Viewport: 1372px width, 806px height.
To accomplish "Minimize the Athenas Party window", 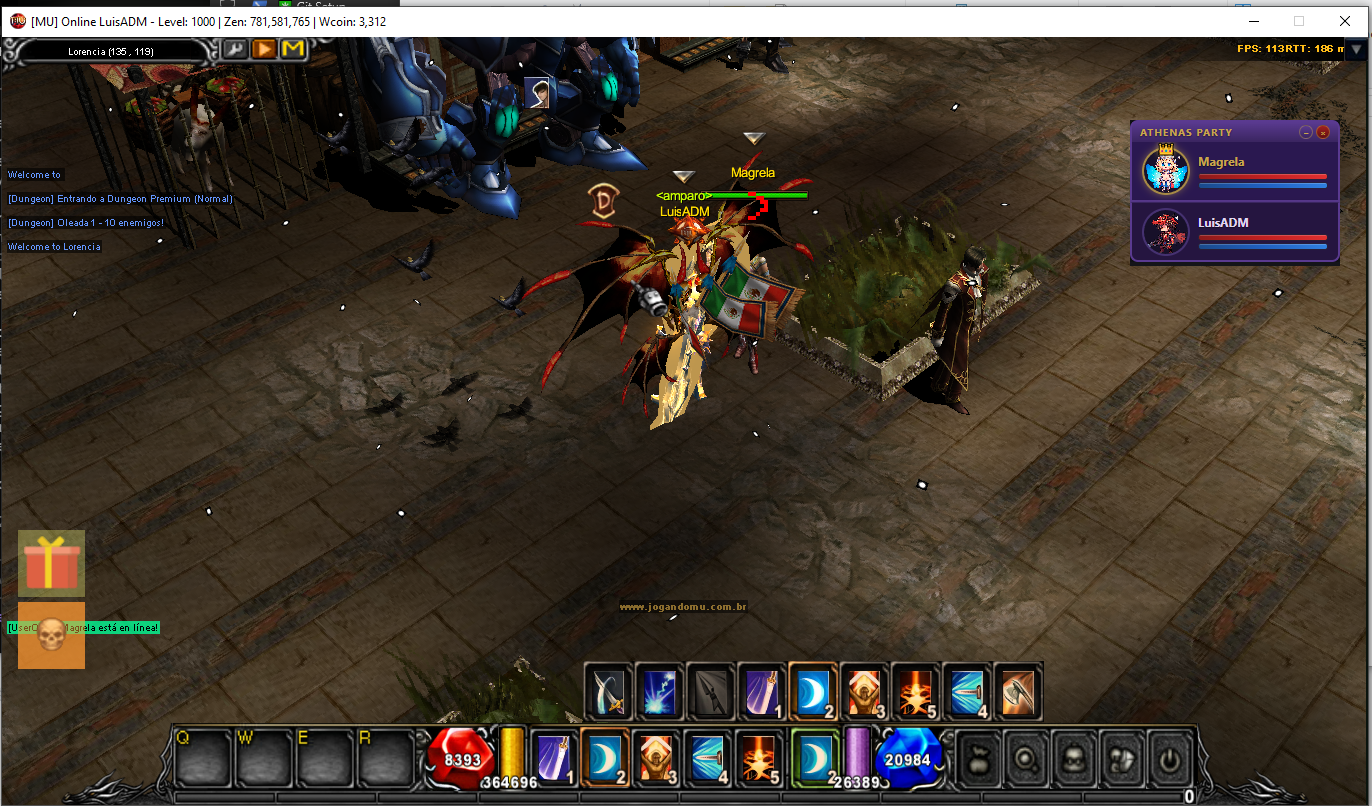I will pyautogui.click(x=1305, y=131).
